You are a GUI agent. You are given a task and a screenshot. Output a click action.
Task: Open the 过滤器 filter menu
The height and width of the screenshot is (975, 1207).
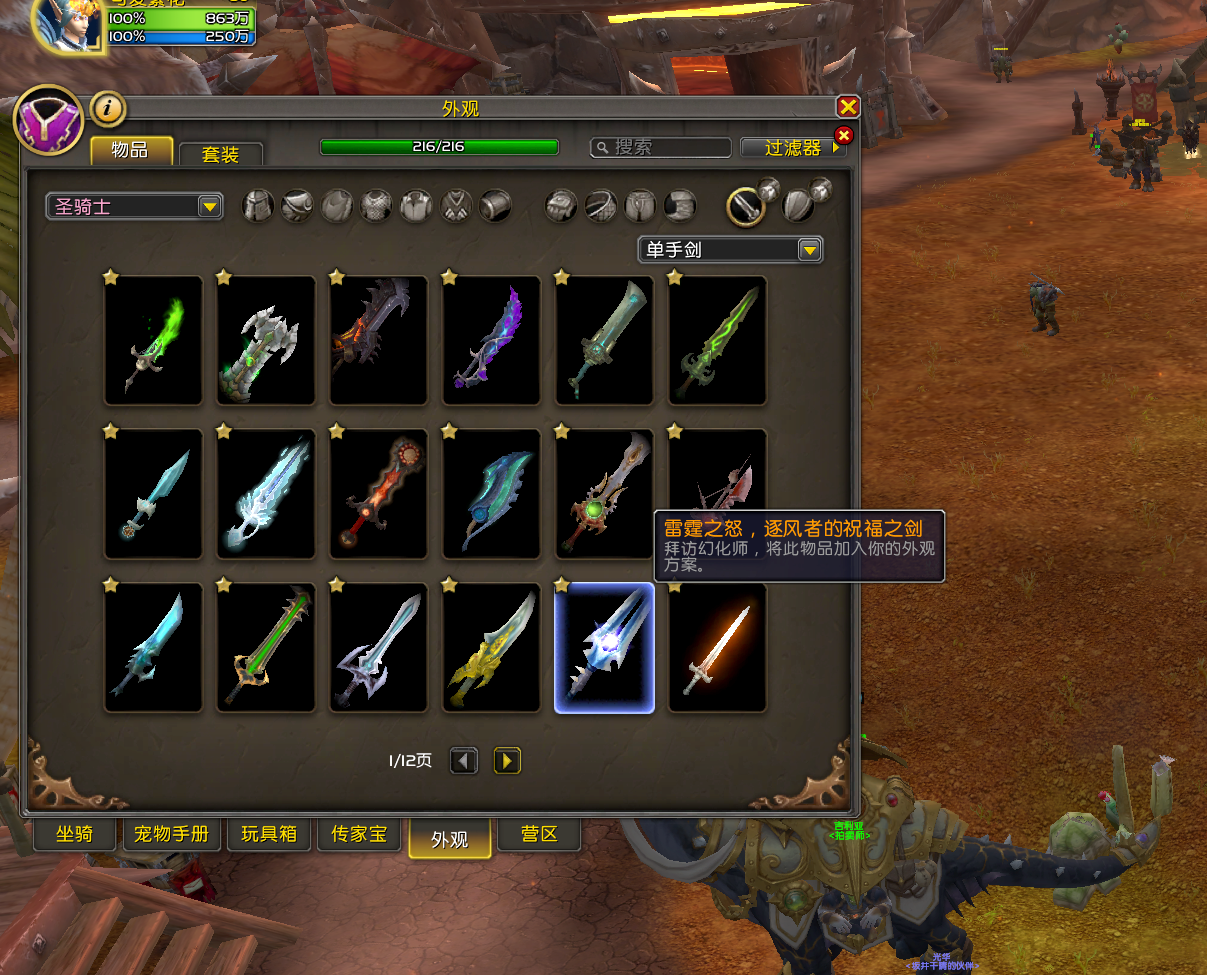(792, 147)
